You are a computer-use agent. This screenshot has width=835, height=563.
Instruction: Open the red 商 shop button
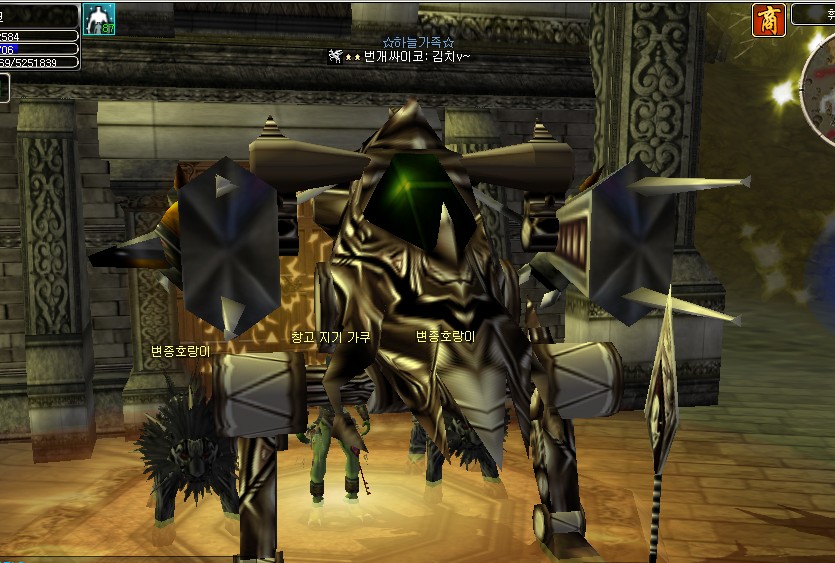pyautogui.click(x=768, y=20)
